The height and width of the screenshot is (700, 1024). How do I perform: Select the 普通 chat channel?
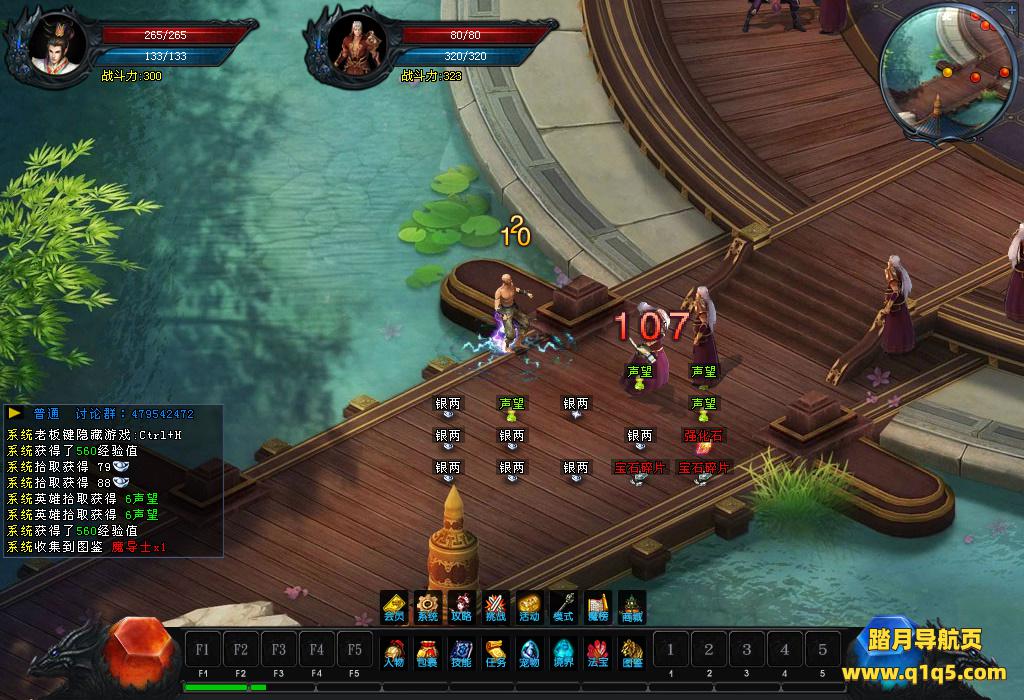(x=47, y=414)
